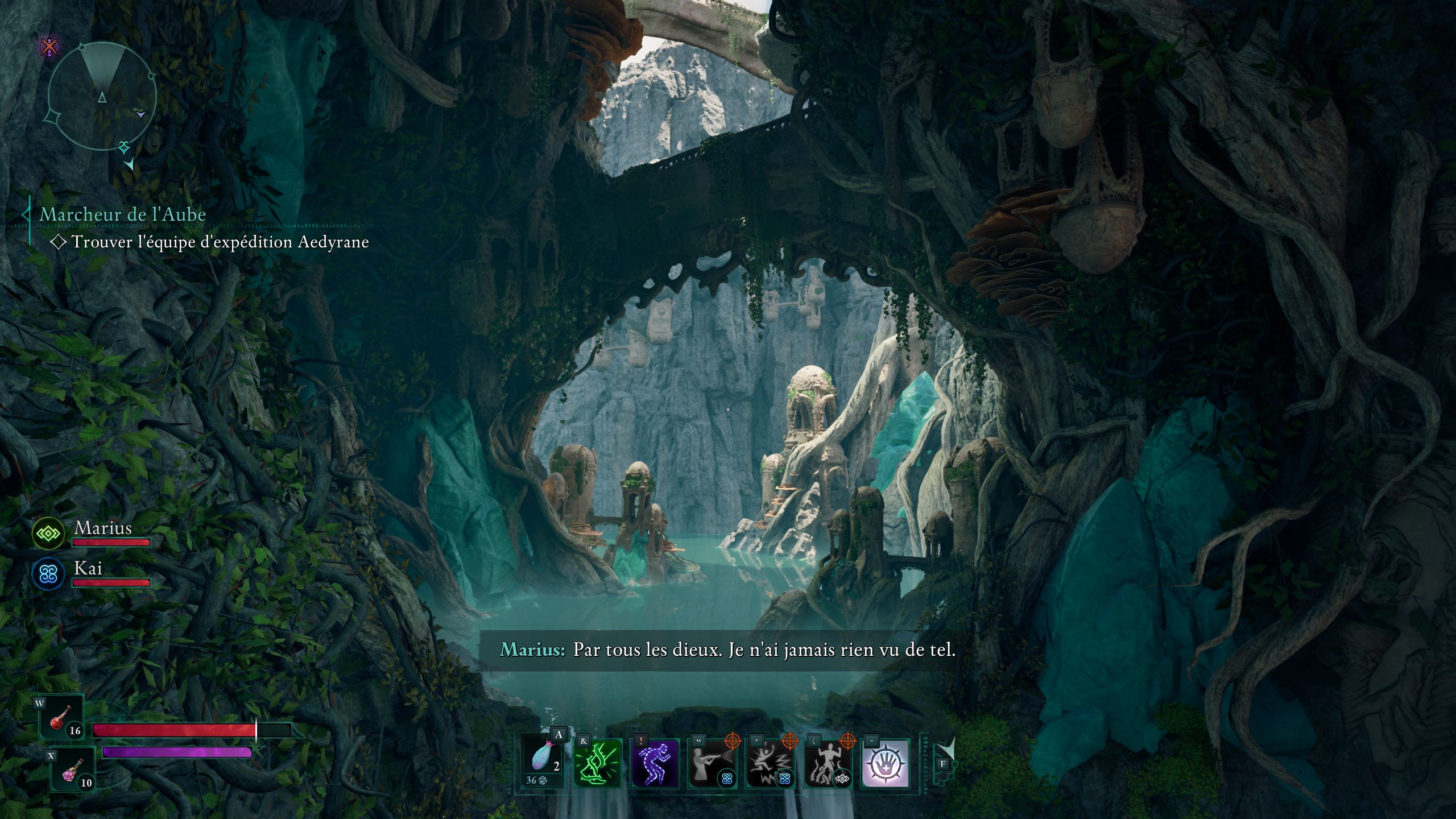Activate the green thorny vines ability
The image size is (1456, 819).
[597, 763]
